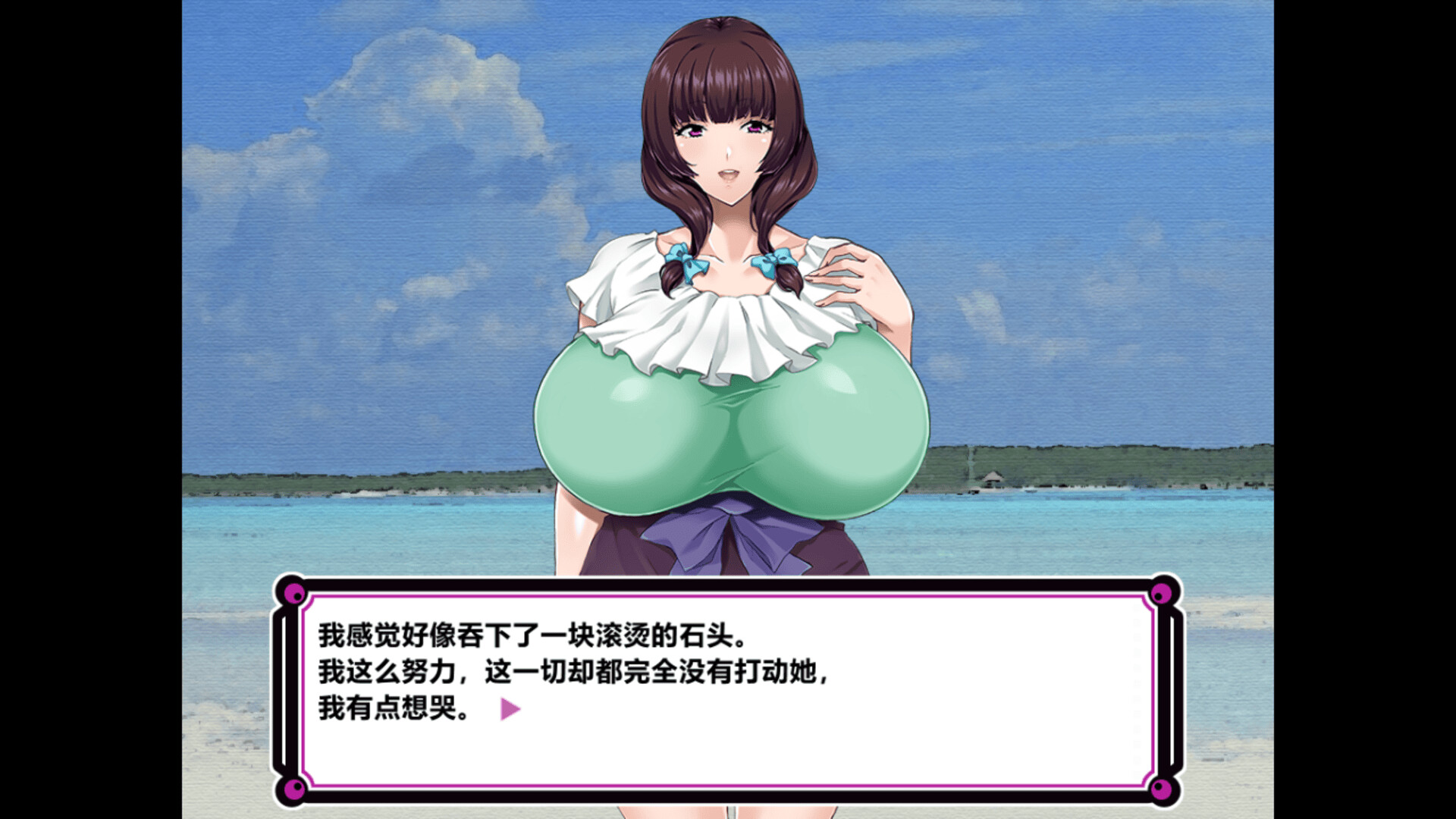Click the top-right corner ornament of dialogue box
The height and width of the screenshot is (819, 1456).
click(x=1162, y=595)
